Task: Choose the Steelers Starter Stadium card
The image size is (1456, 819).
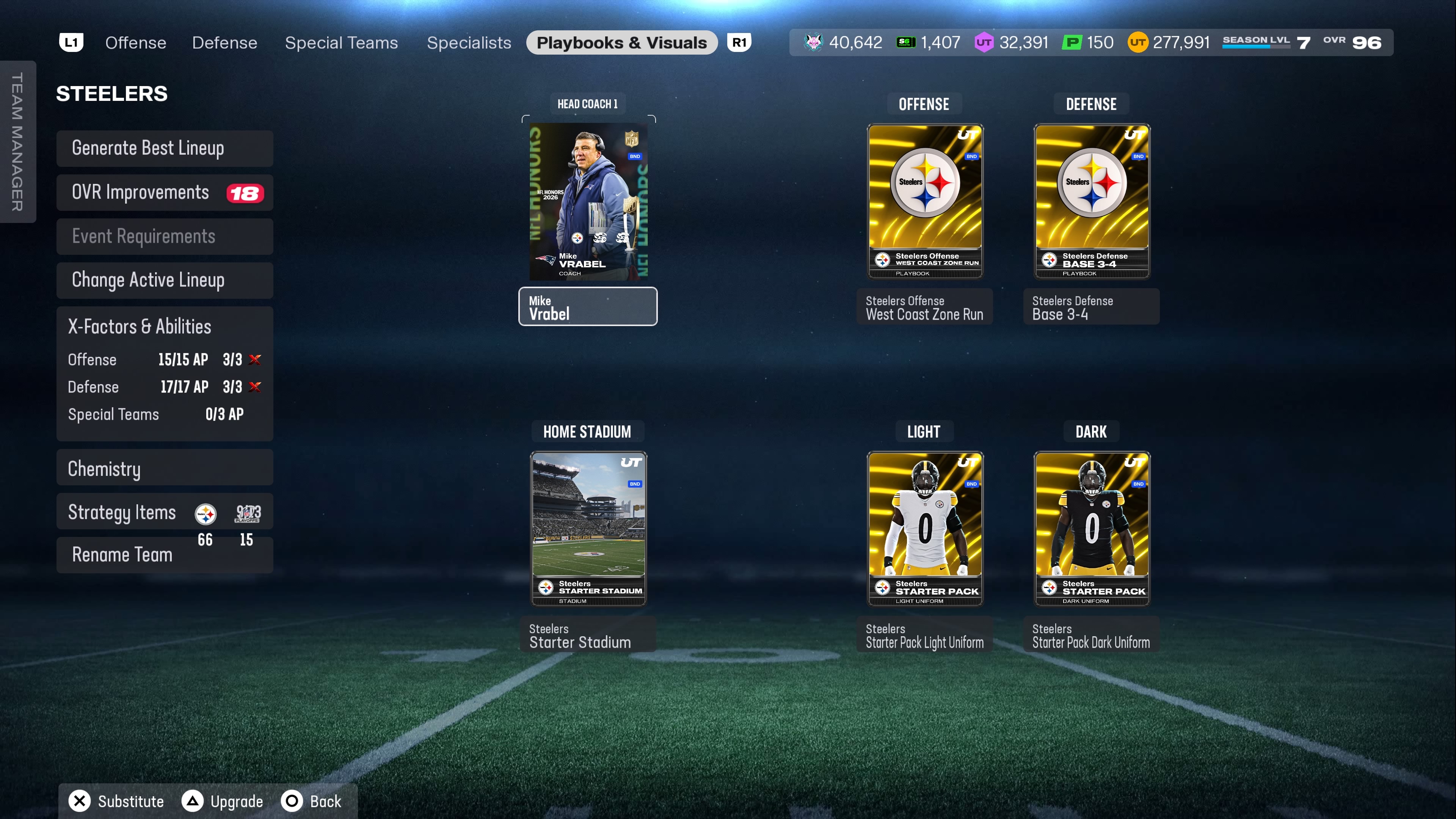Action: click(588, 529)
